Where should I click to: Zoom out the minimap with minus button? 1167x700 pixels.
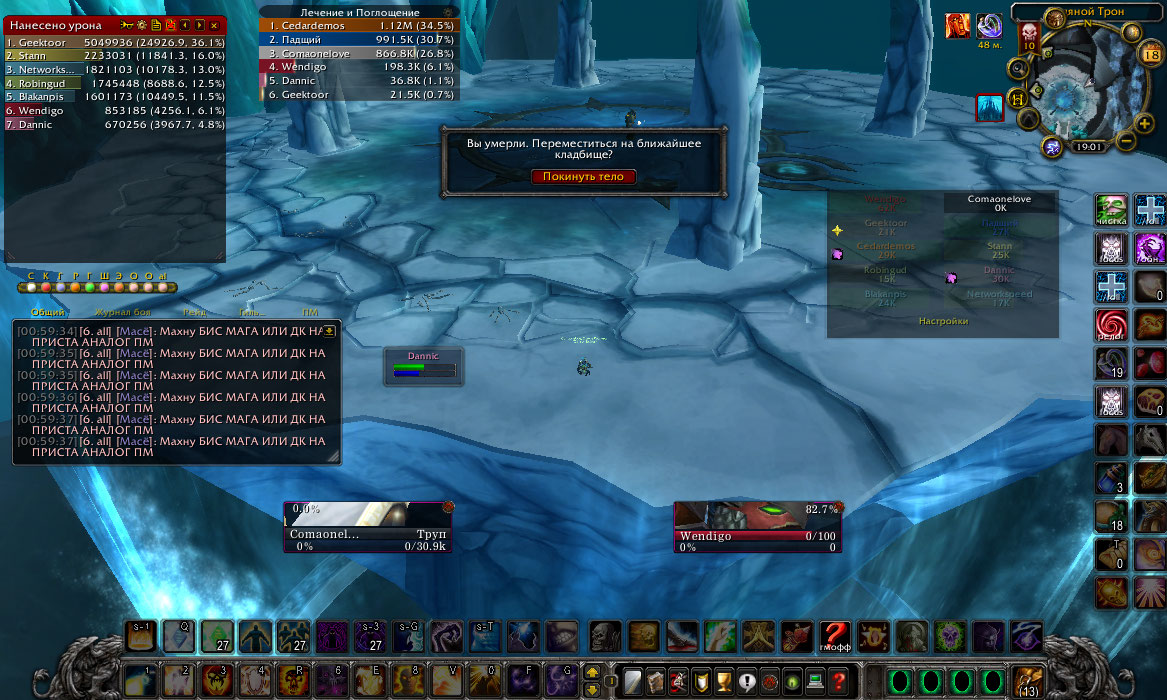1126,140
